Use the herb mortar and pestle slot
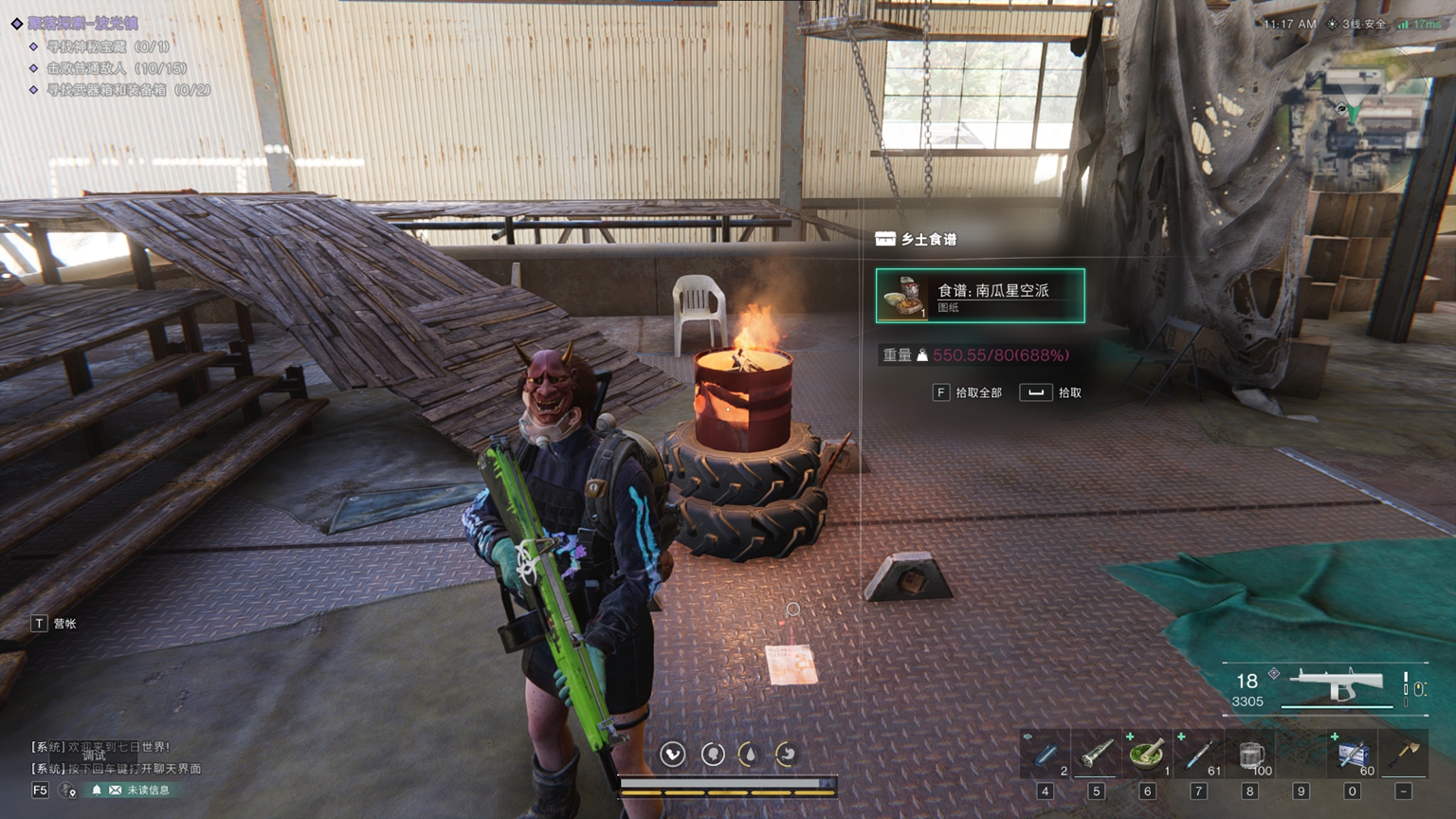This screenshot has width=1456, height=819. [x=1147, y=755]
